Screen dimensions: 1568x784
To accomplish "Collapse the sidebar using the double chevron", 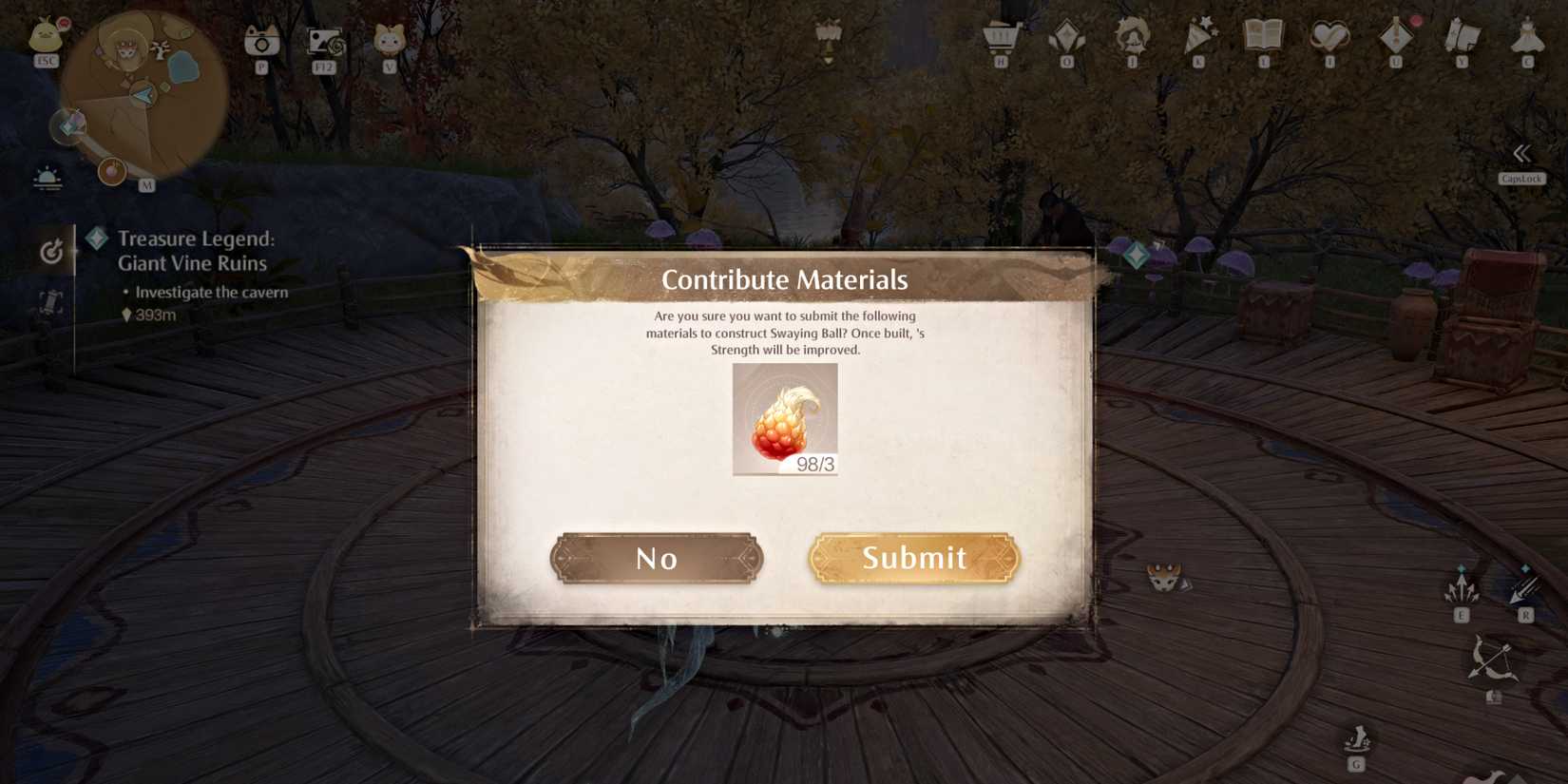I will pyautogui.click(x=1521, y=153).
